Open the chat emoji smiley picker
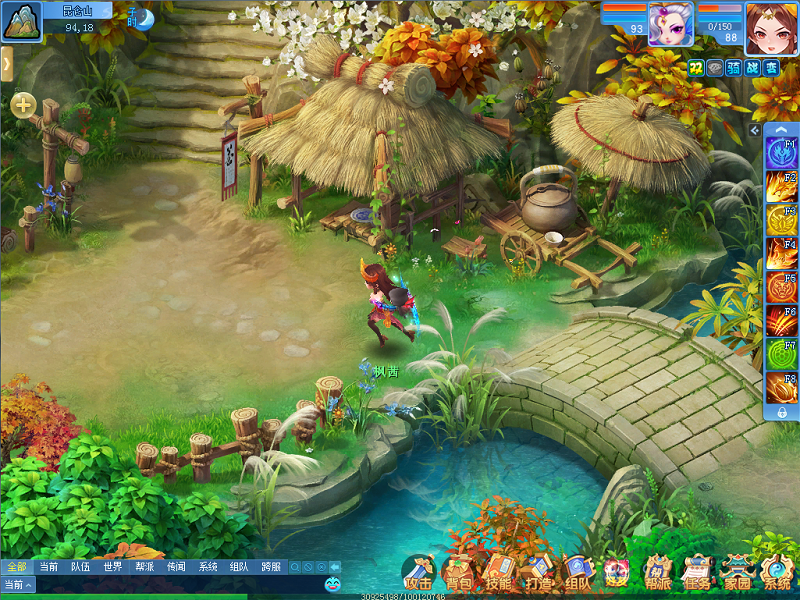 (x=333, y=584)
